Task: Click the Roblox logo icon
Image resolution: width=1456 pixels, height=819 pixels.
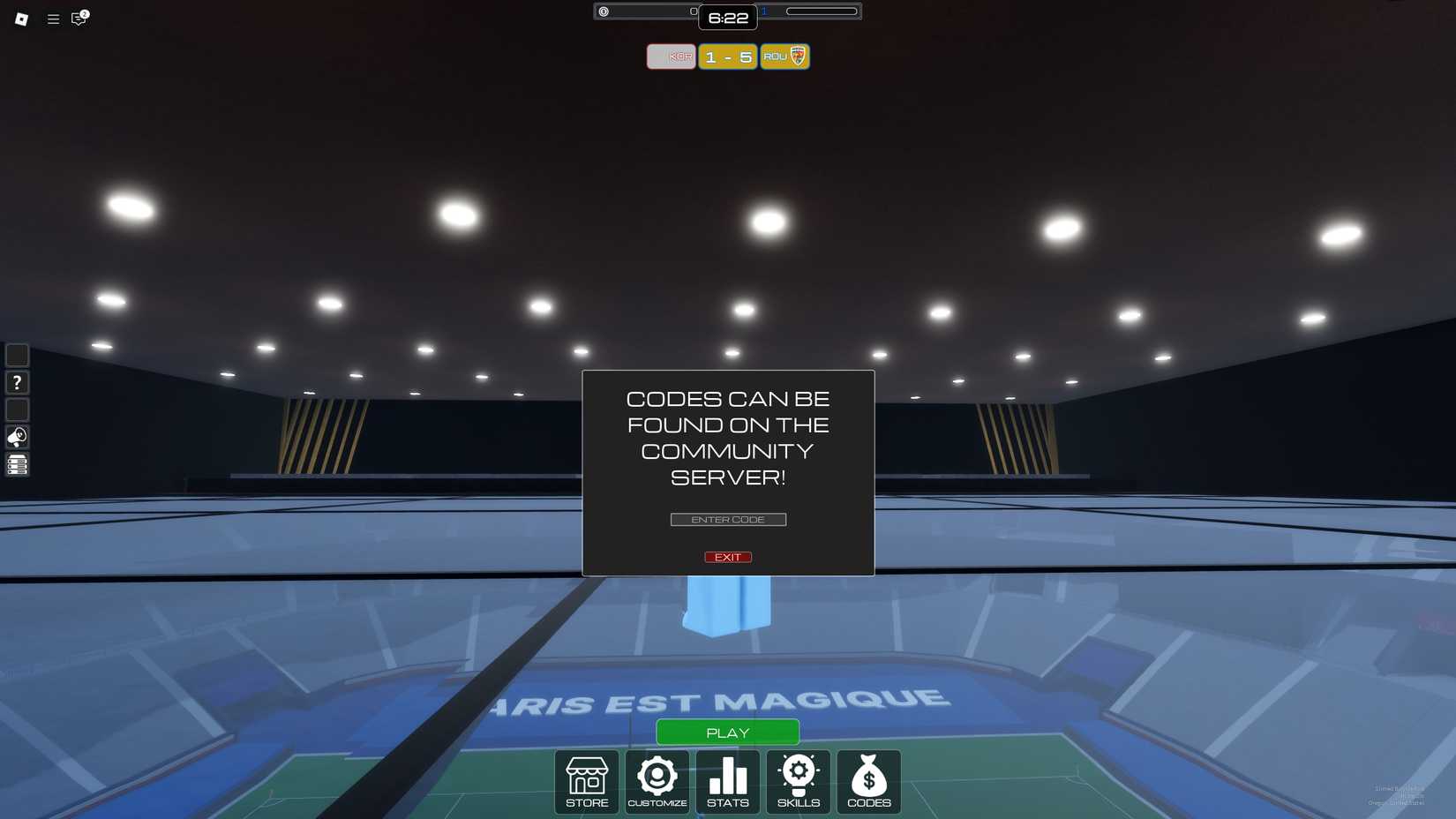Action: (x=19, y=19)
